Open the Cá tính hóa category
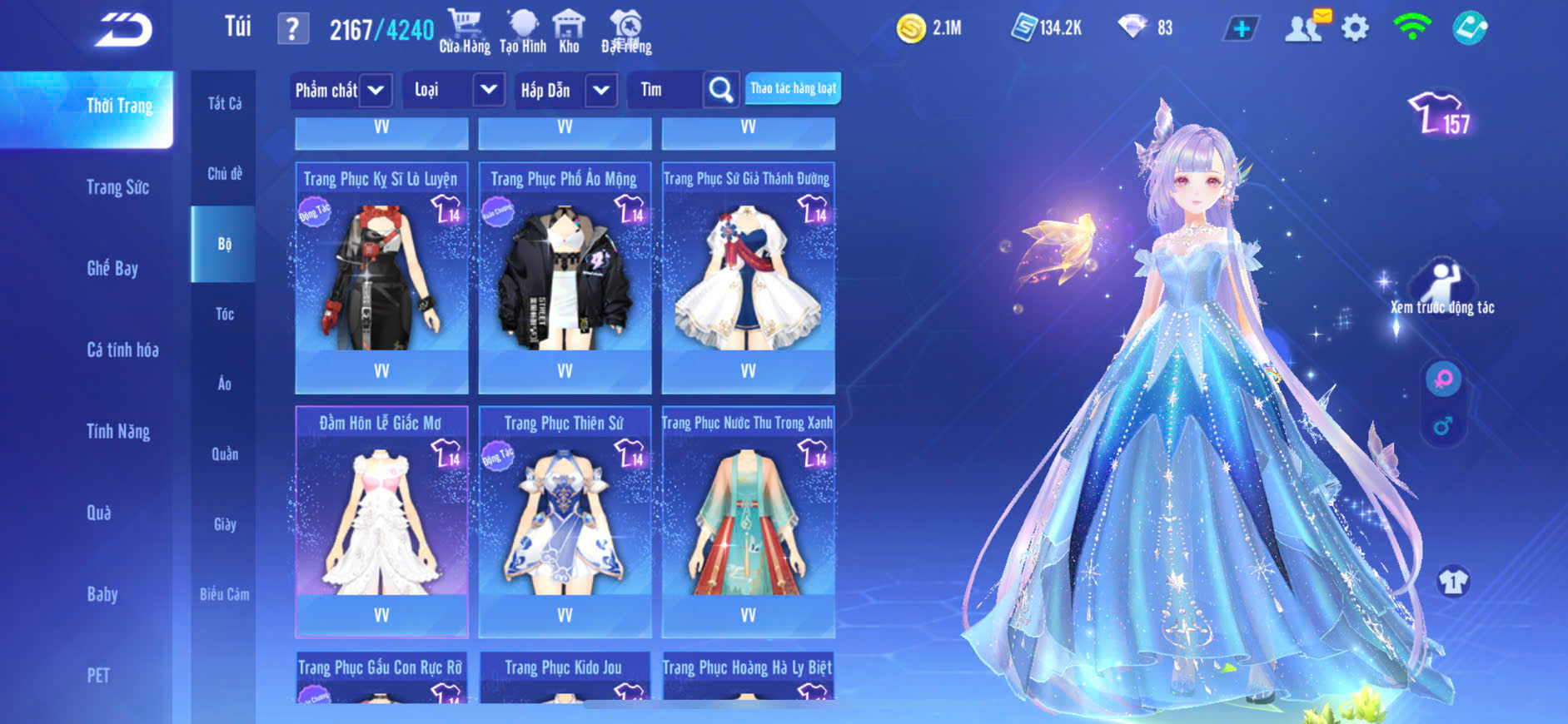The image size is (1568, 724). point(122,350)
